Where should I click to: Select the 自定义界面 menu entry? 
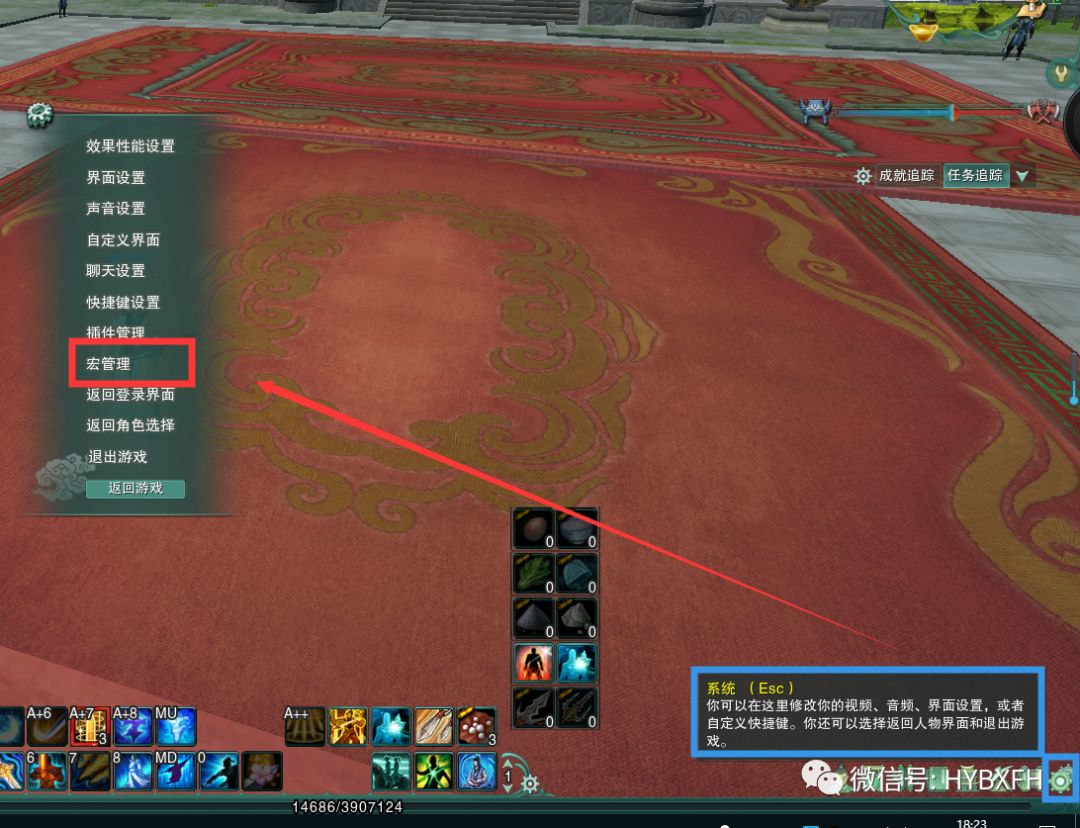click(123, 240)
